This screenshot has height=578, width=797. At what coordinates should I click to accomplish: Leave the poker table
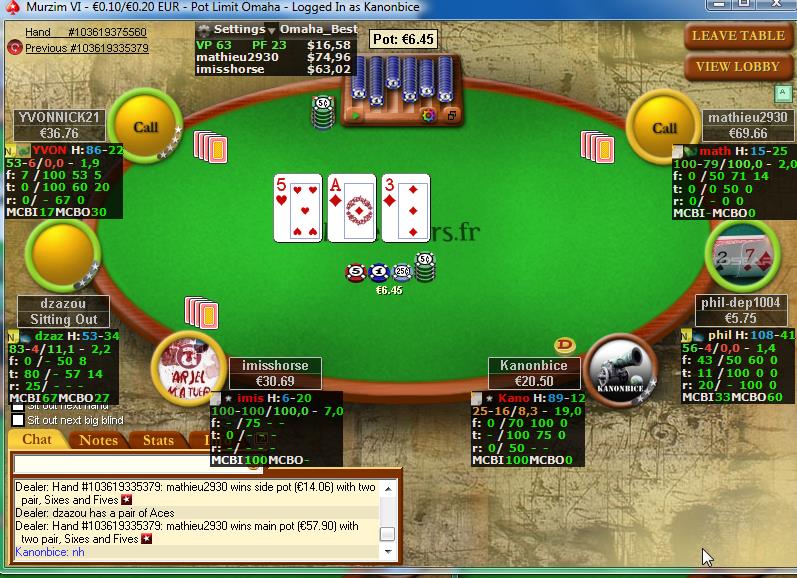740,35
